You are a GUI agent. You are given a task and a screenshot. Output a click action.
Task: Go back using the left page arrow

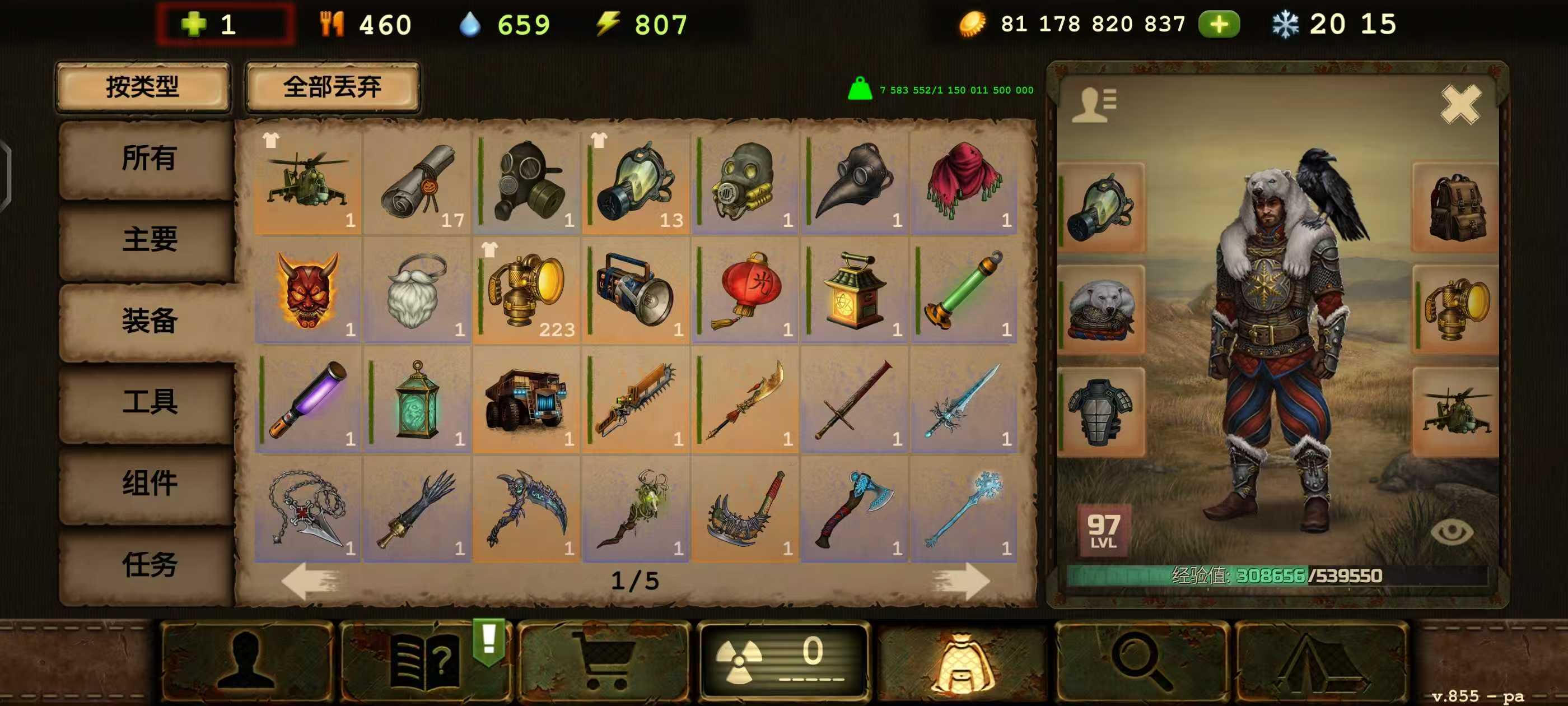[310, 582]
